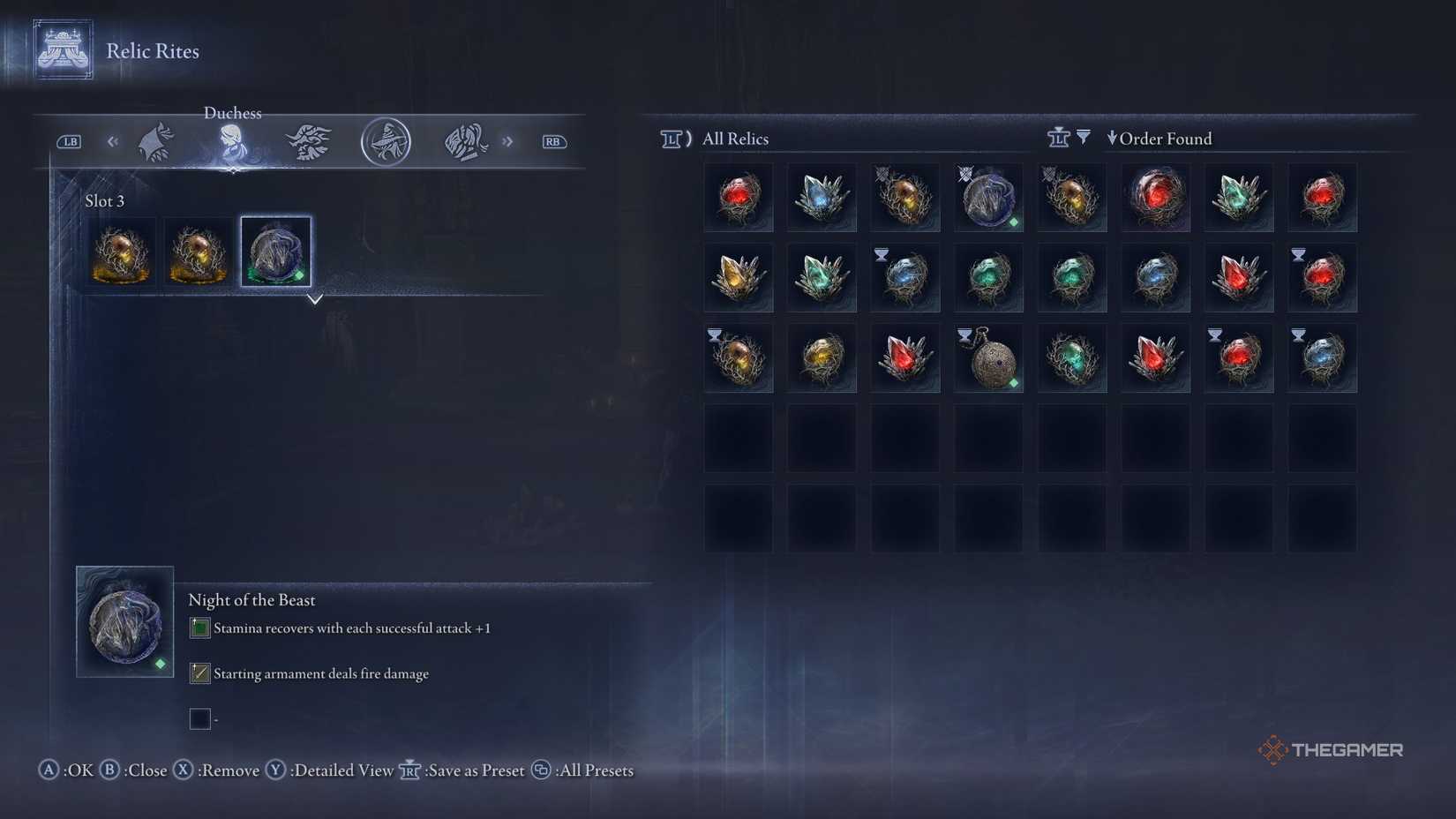Toggle the stamina recovery rite checkbox
The height and width of the screenshot is (819, 1456).
199,627
